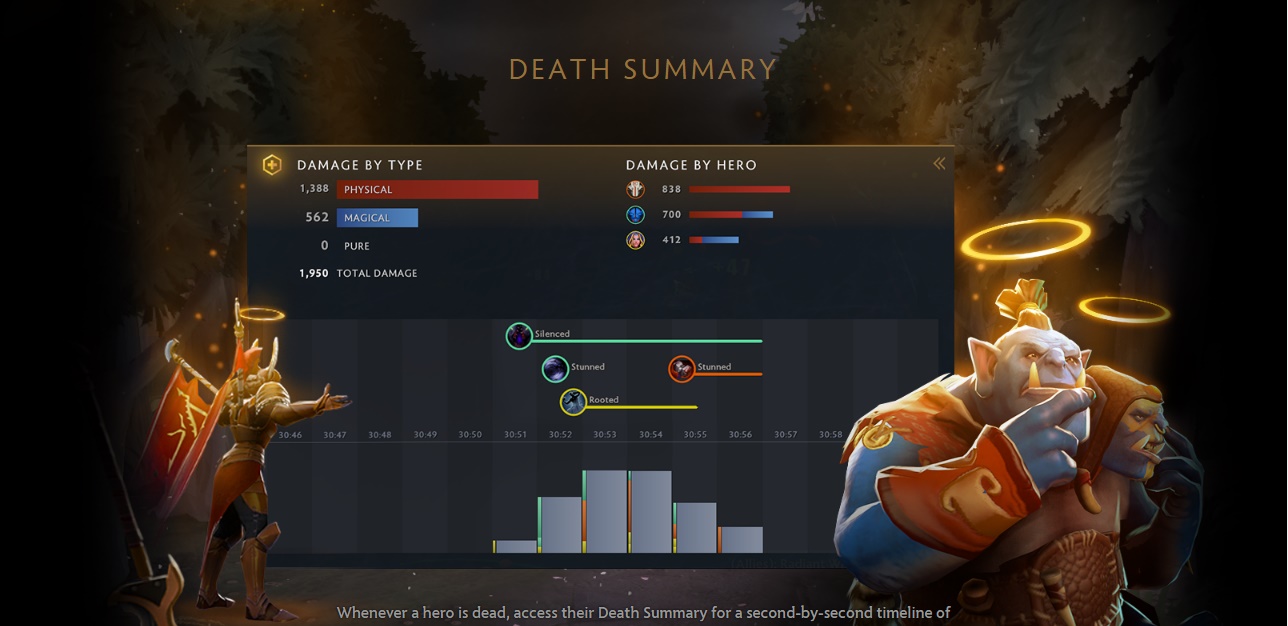
Task: Click the orange-ringed Stunned effect icon
Action: pyautogui.click(x=681, y=369)
